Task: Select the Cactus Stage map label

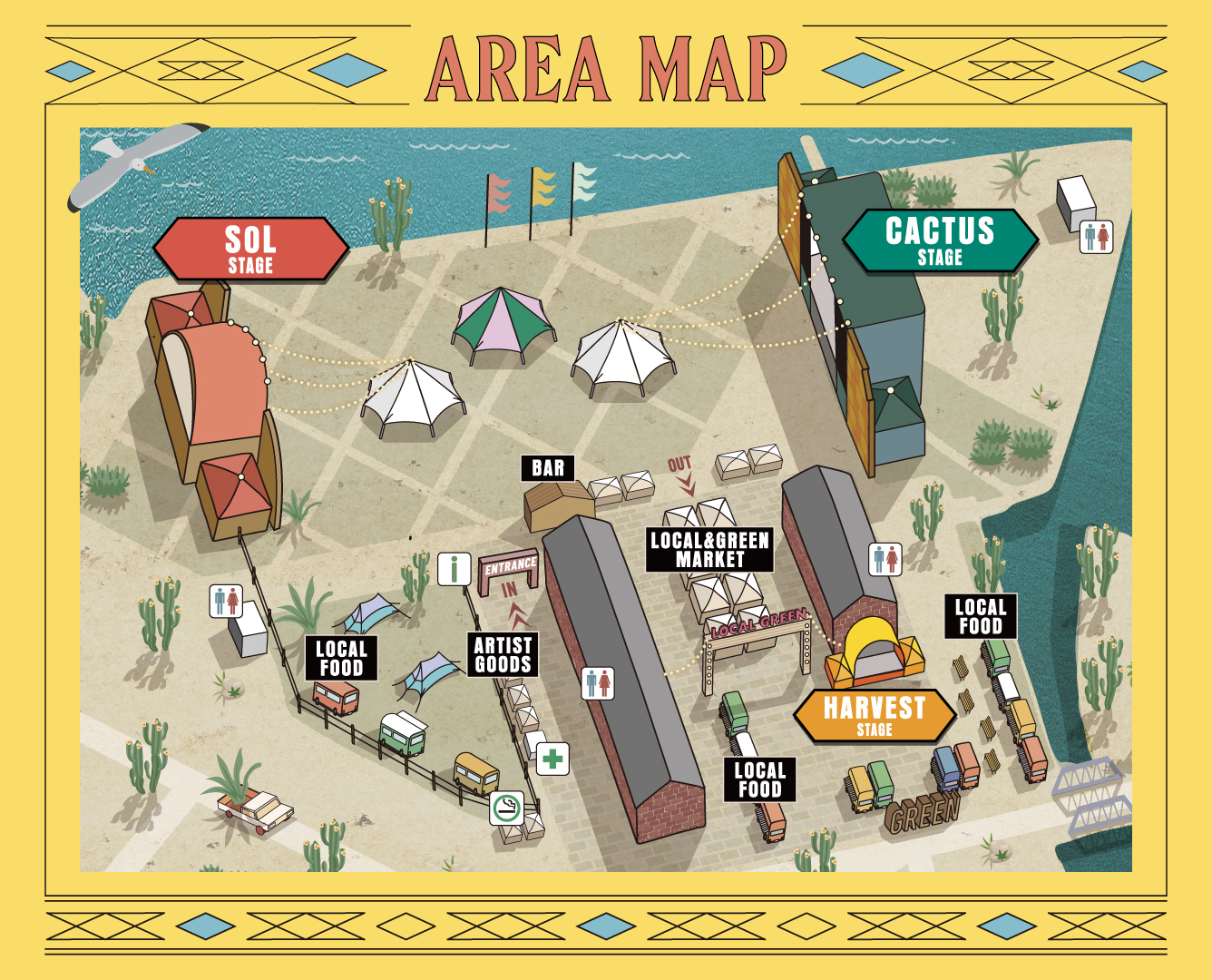Action: [940, 240]
